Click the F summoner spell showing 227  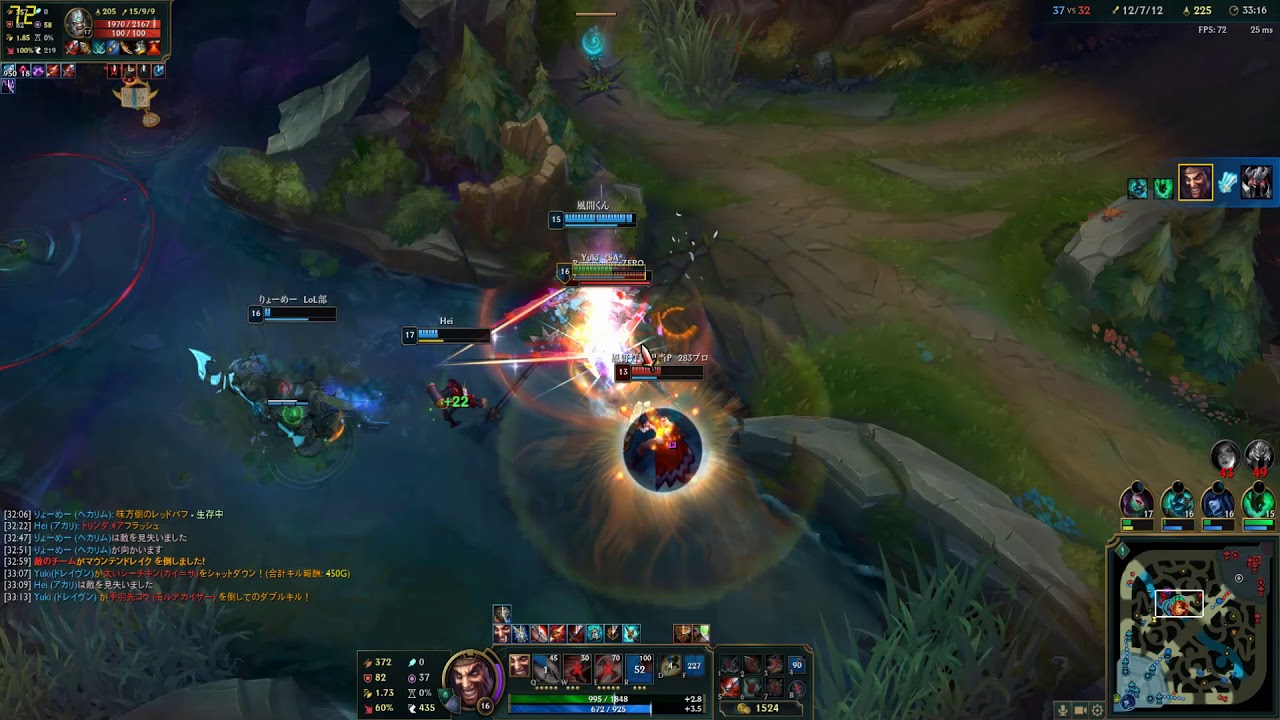(694, 665)
